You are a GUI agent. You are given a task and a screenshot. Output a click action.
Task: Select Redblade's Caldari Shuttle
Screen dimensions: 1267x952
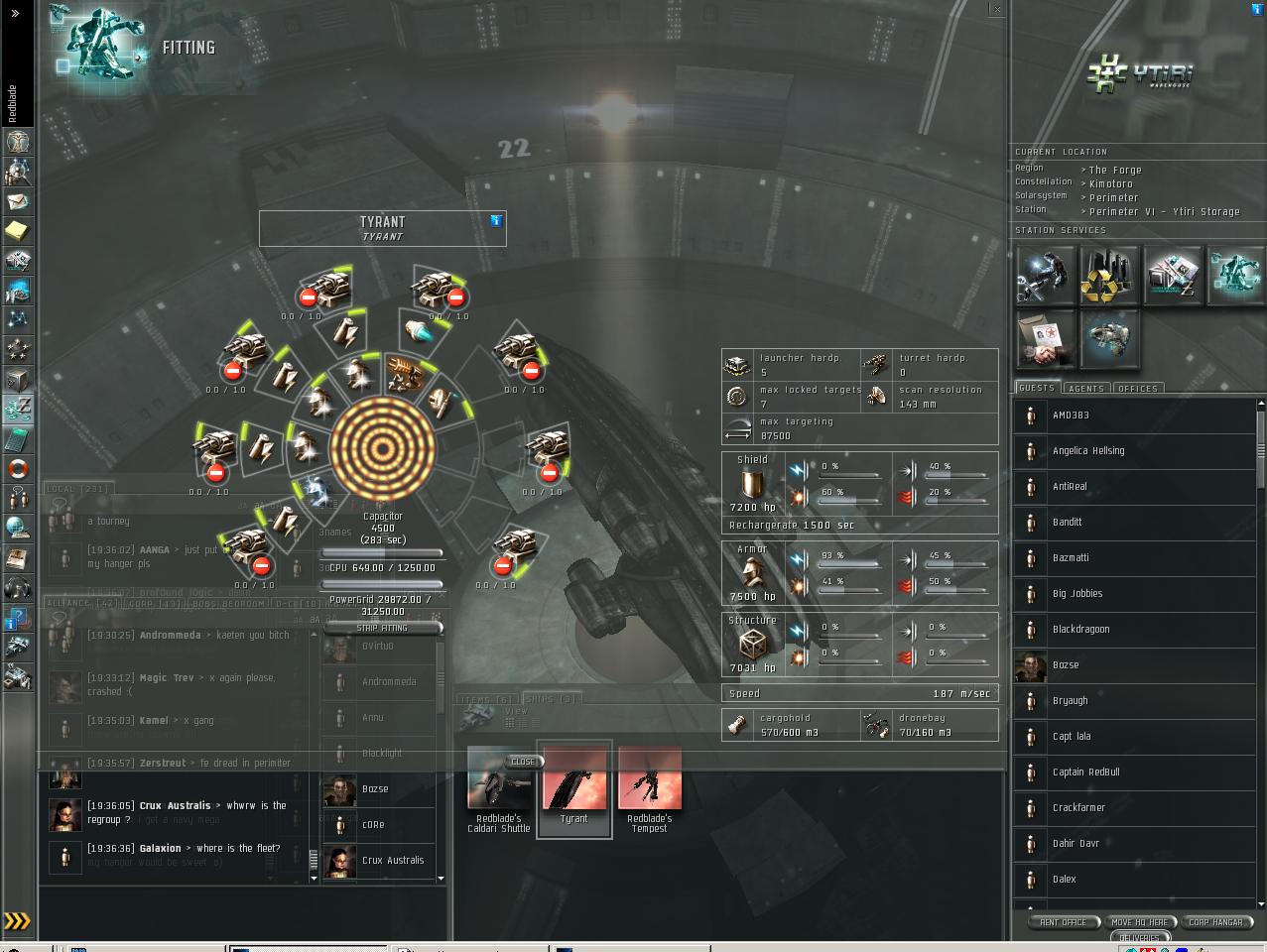498,787
